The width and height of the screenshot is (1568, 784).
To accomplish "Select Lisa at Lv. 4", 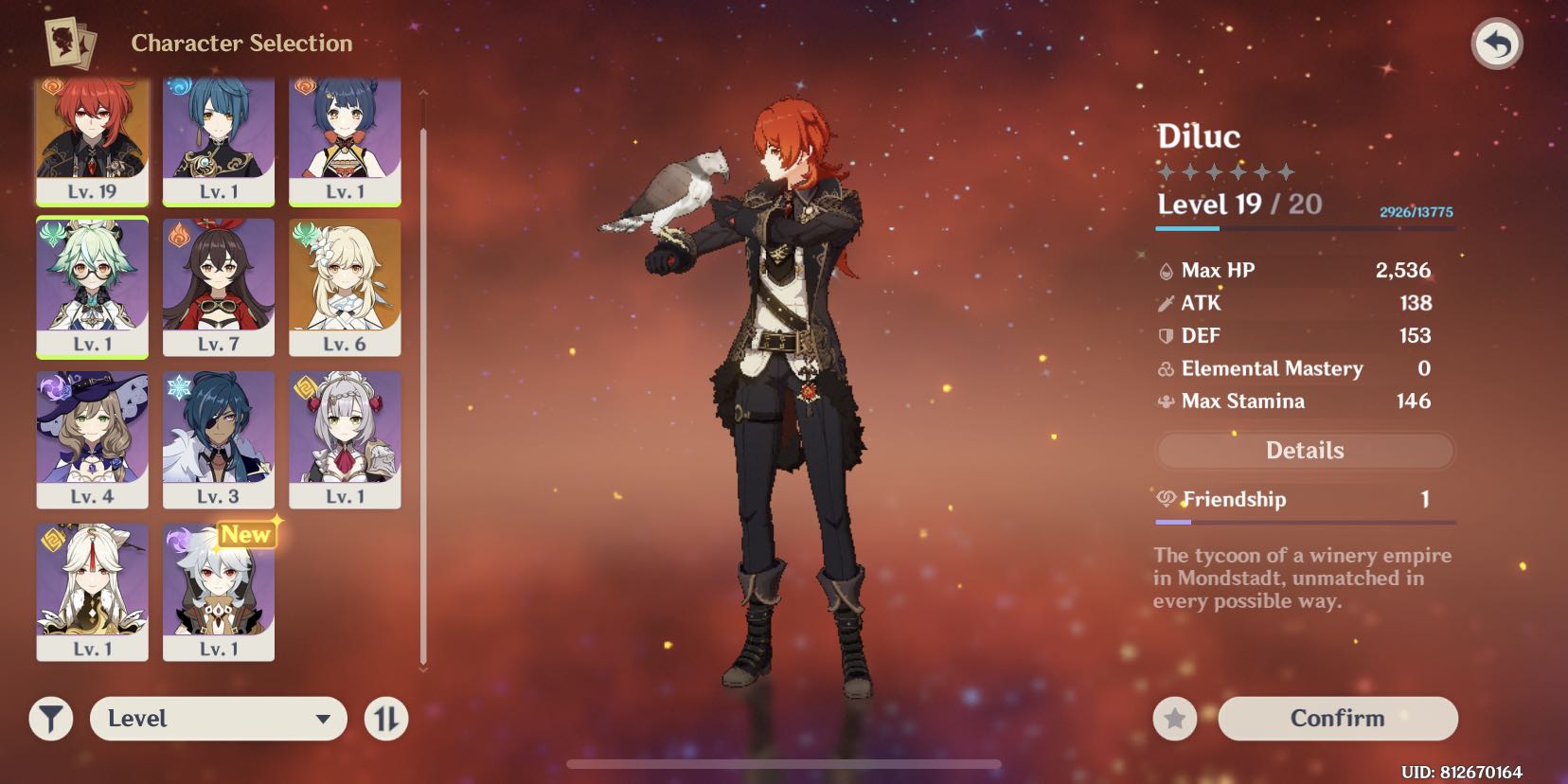I will [92, 439].
